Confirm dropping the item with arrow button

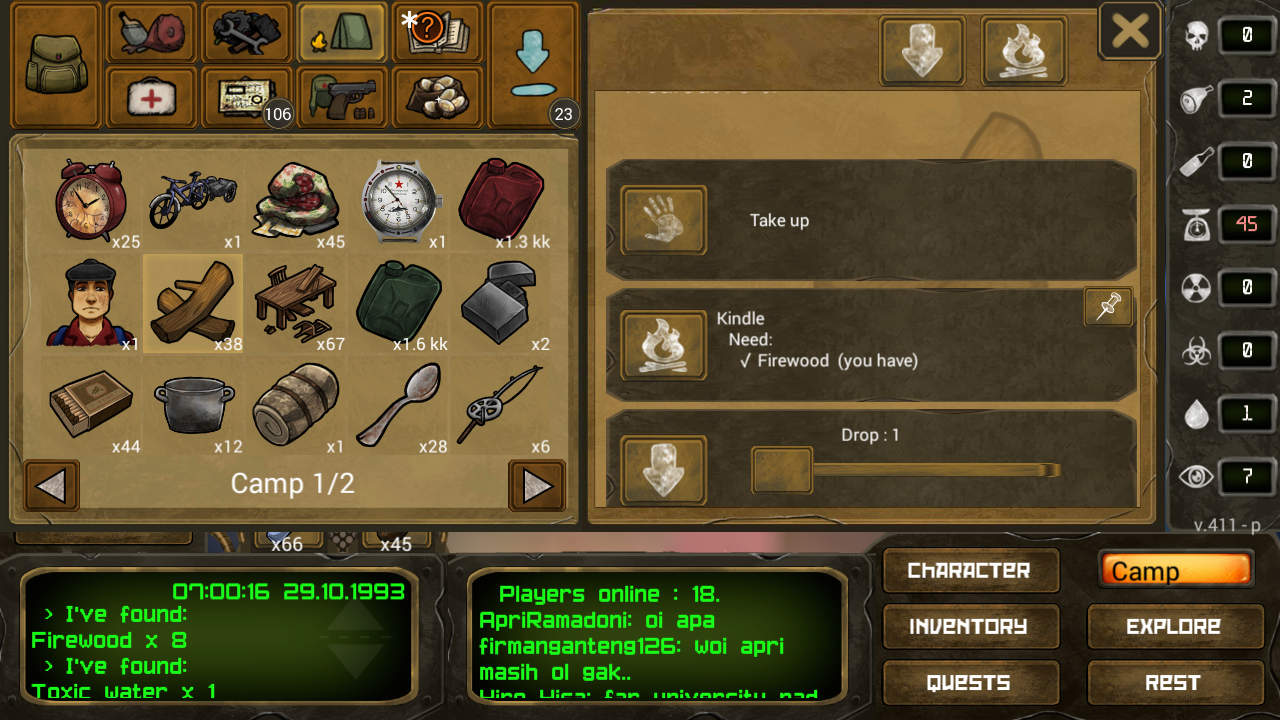(663, 470)
